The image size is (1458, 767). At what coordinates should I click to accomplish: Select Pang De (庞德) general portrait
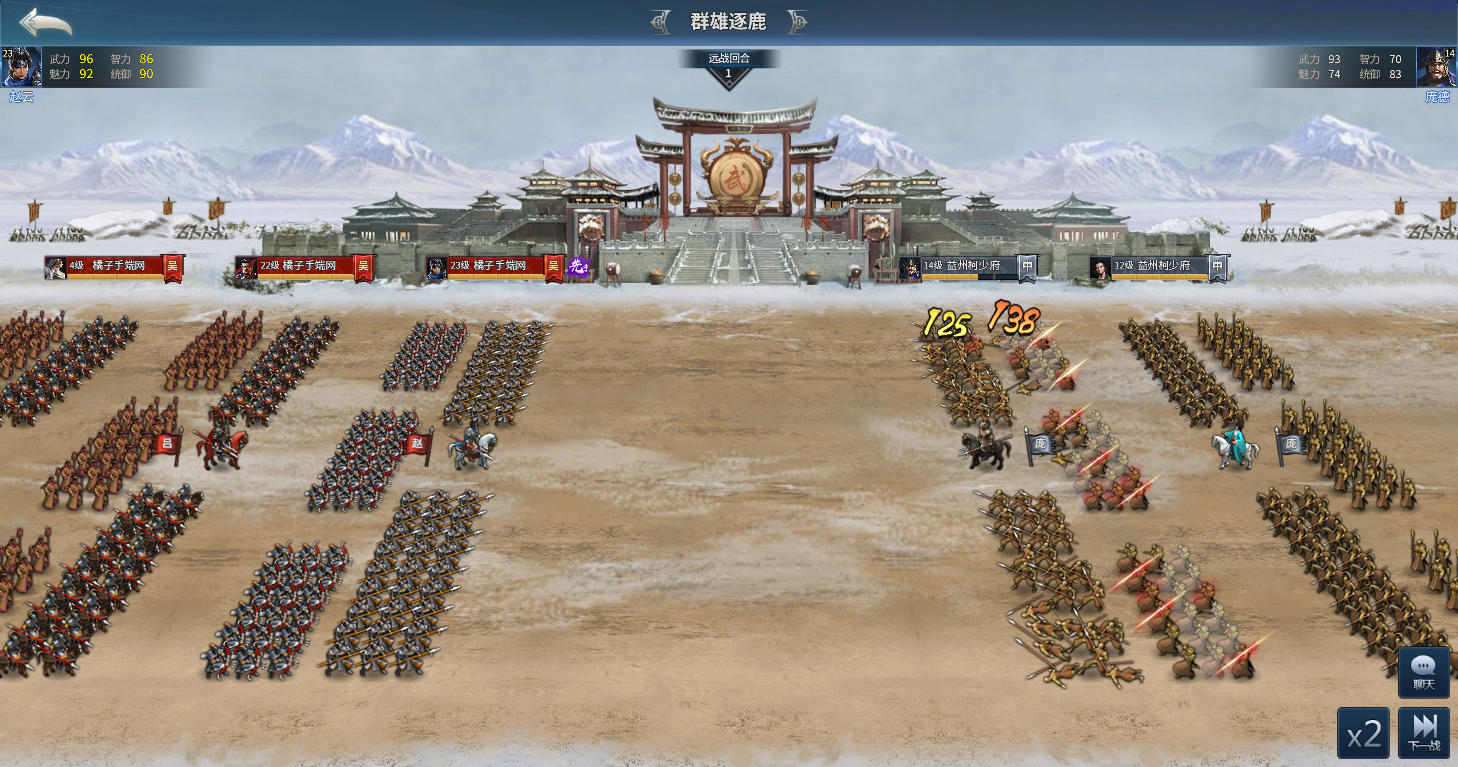tap(1436, 67)
